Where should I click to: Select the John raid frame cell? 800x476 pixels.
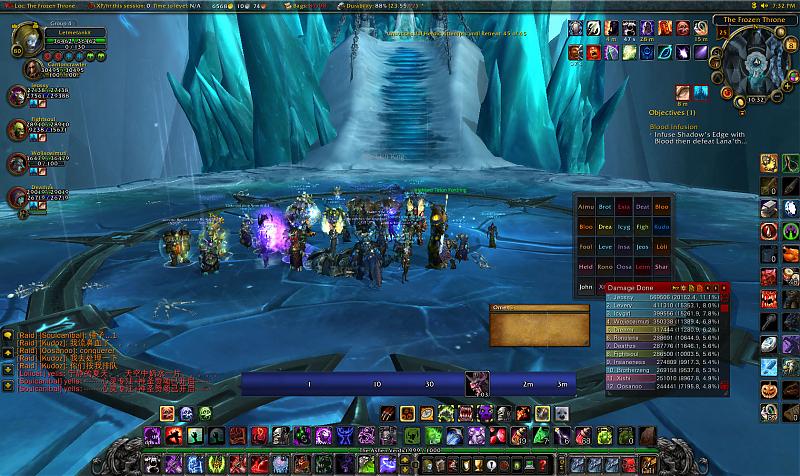586,287
